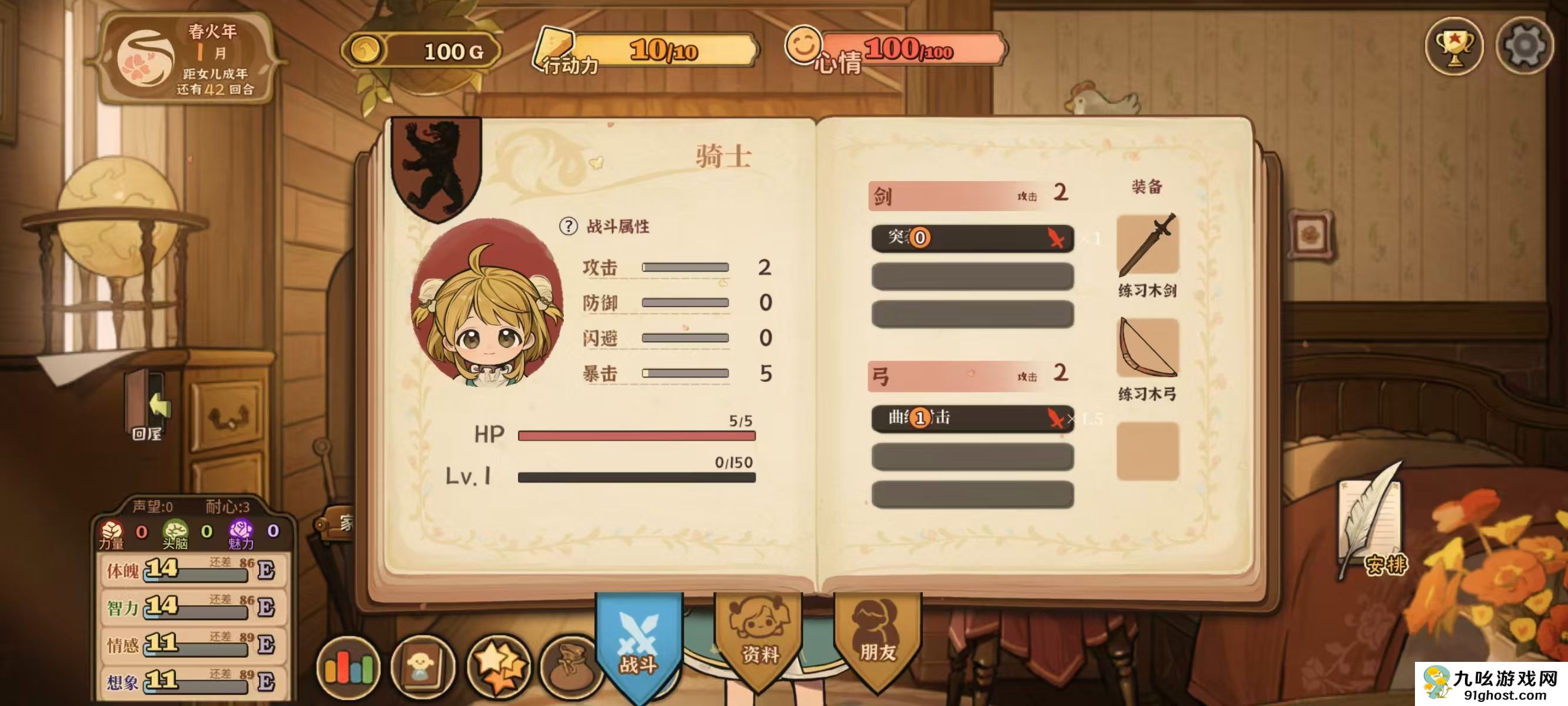Select the 战斗 battle tab
1568x706 pixels.
click(x=639, y=645)
